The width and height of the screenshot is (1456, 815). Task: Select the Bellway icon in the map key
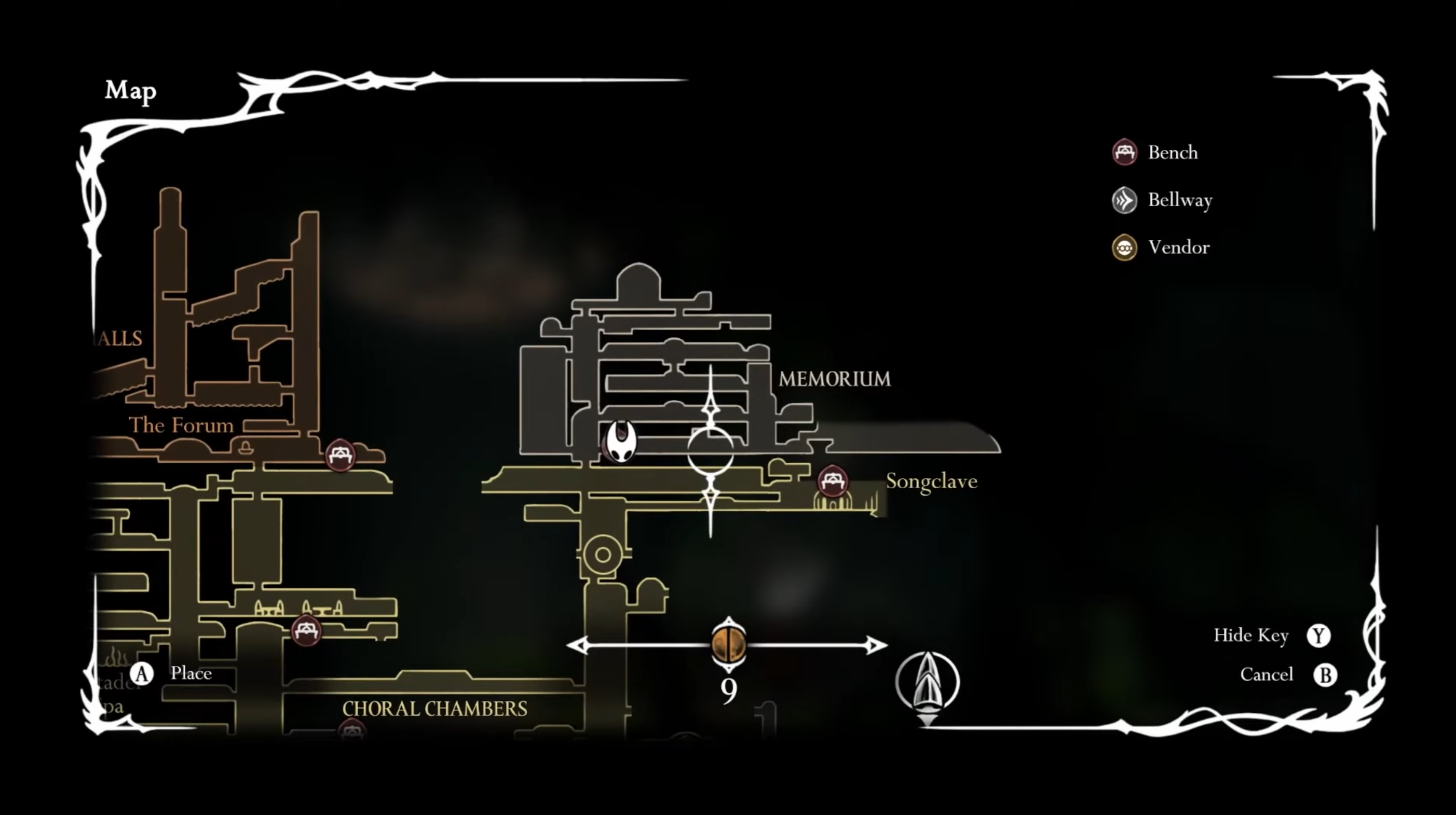coord(1124,200)
